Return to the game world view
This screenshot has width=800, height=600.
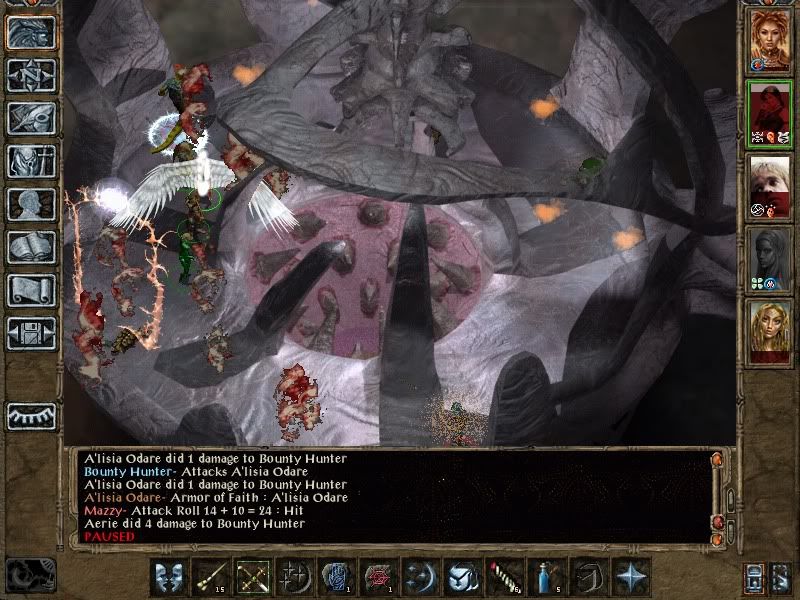[31, 32]
